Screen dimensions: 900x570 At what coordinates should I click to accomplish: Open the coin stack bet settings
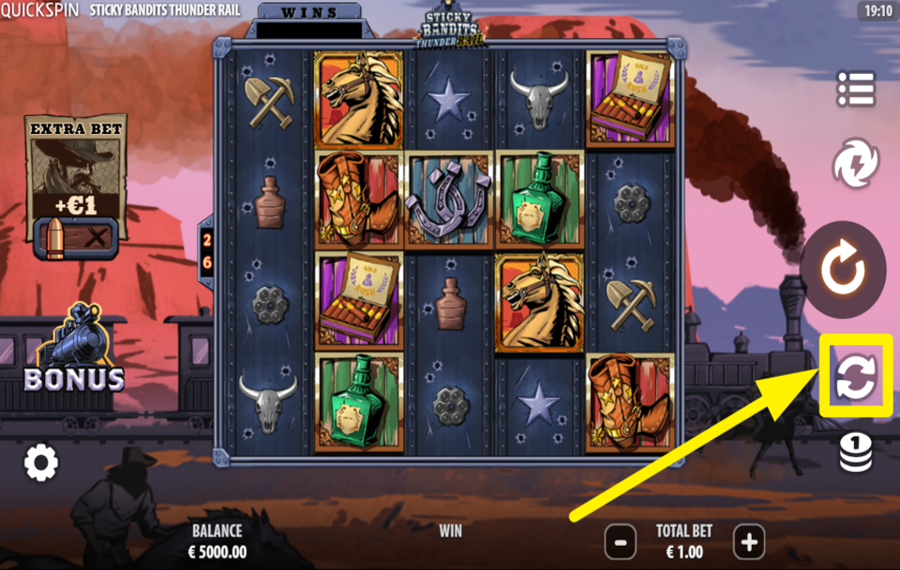click(x=855, y=453)
